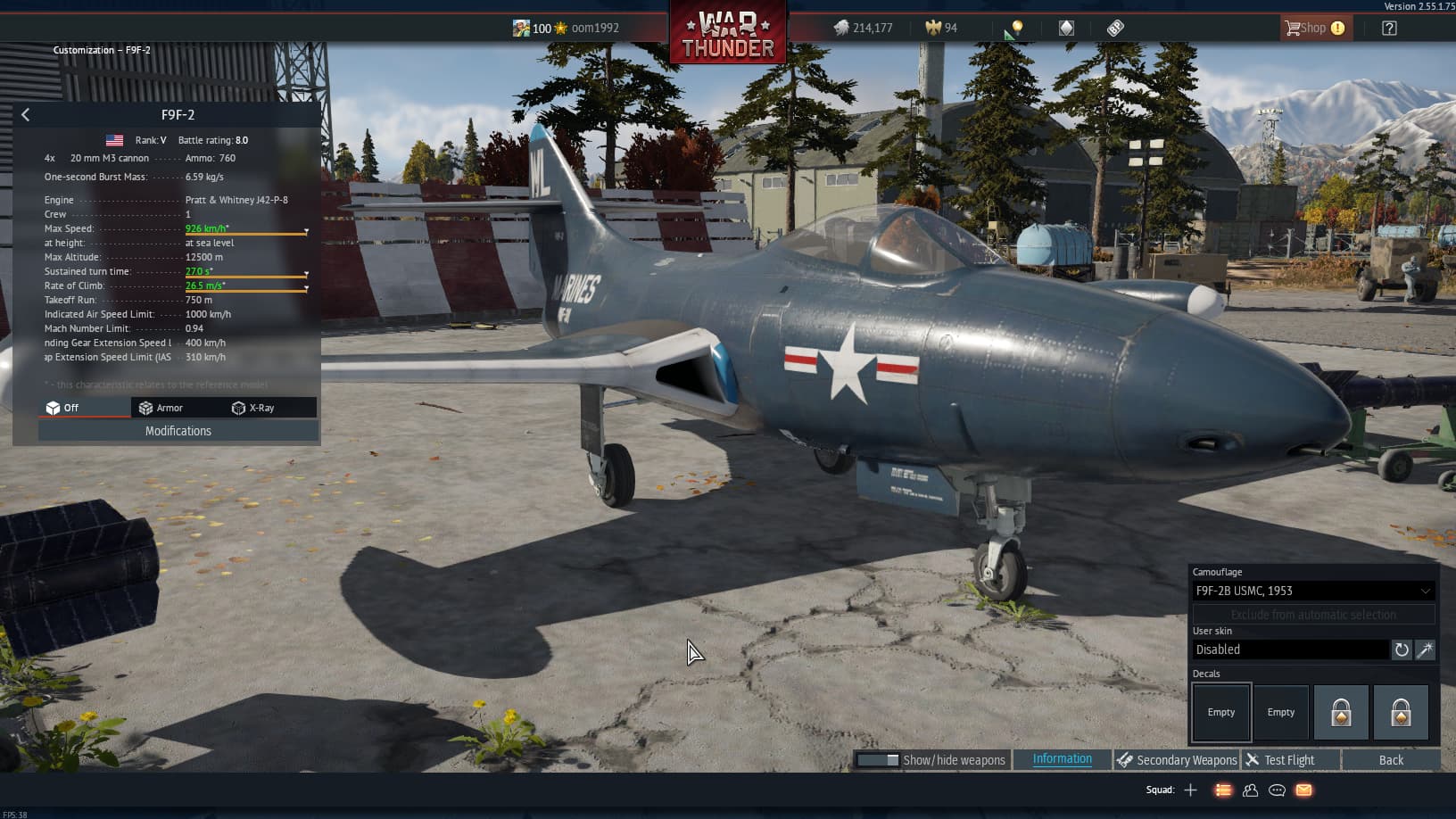Viewport: 1456px width, 819px height.
Task: Open the mail envelope icon
Action: pyautogui.click(x=1303, y=790)
